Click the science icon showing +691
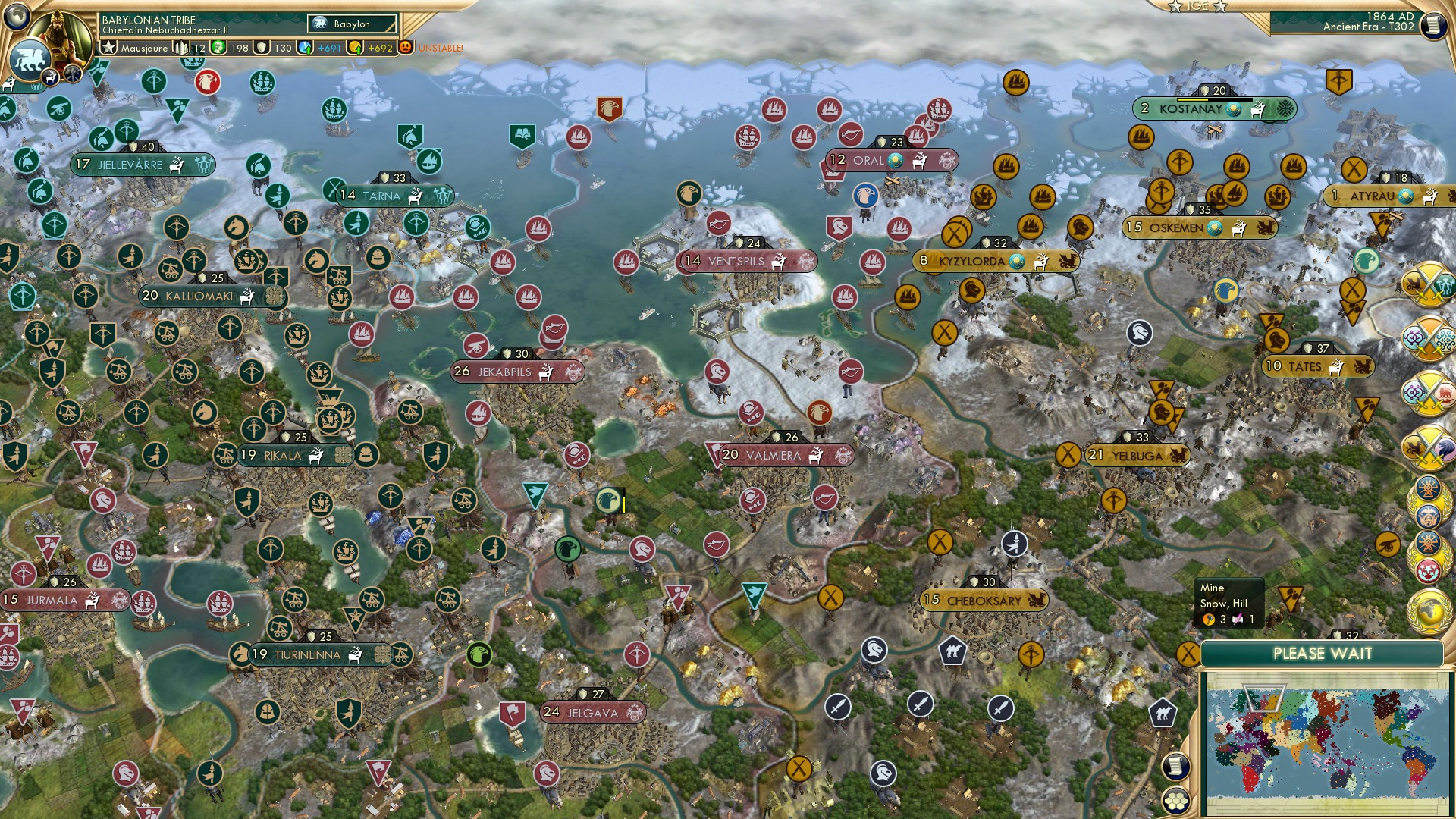Screen dimensions: 1456x819 point(306,48)
